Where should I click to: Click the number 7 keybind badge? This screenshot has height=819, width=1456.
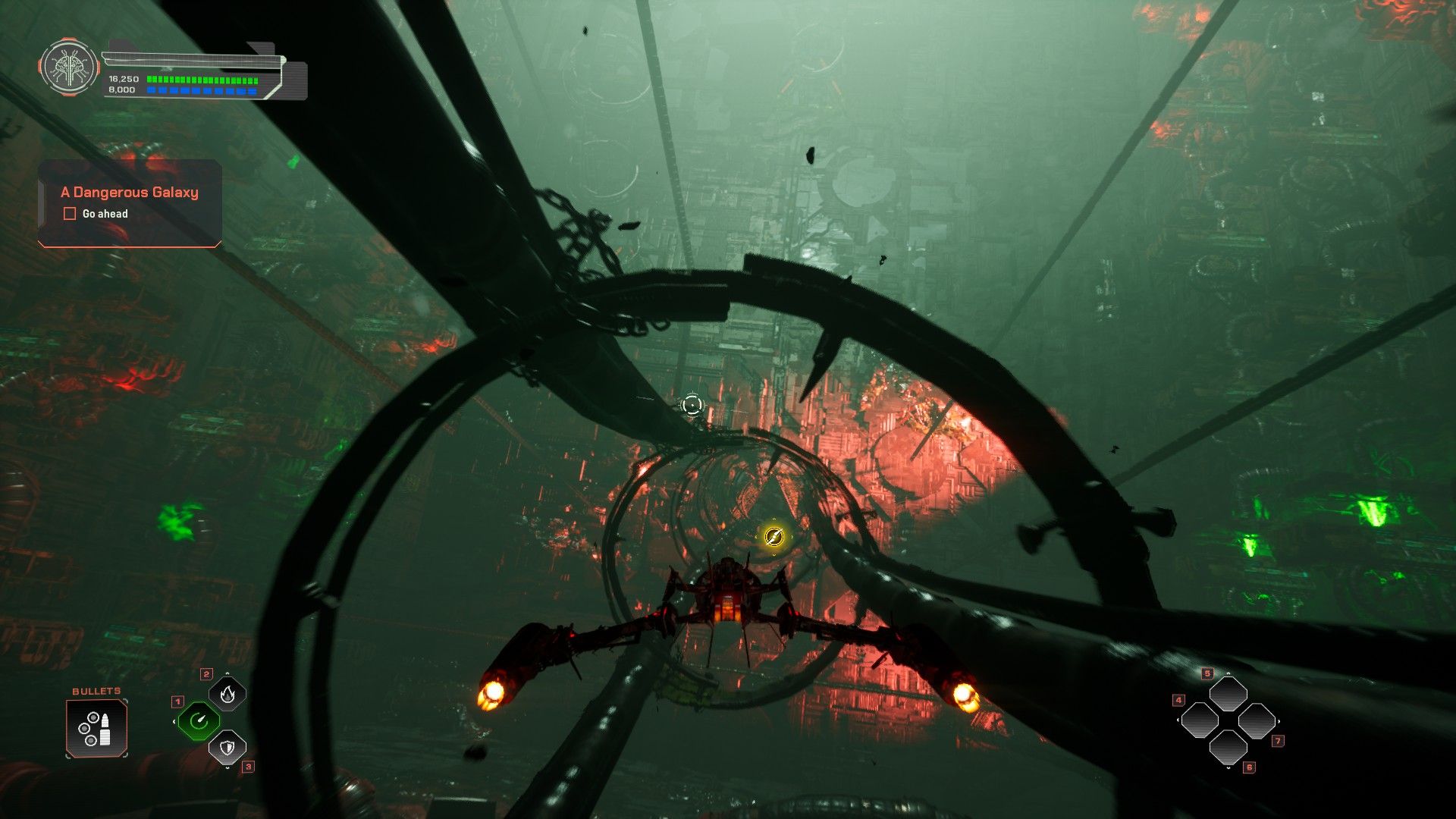tap(1278, 741)
